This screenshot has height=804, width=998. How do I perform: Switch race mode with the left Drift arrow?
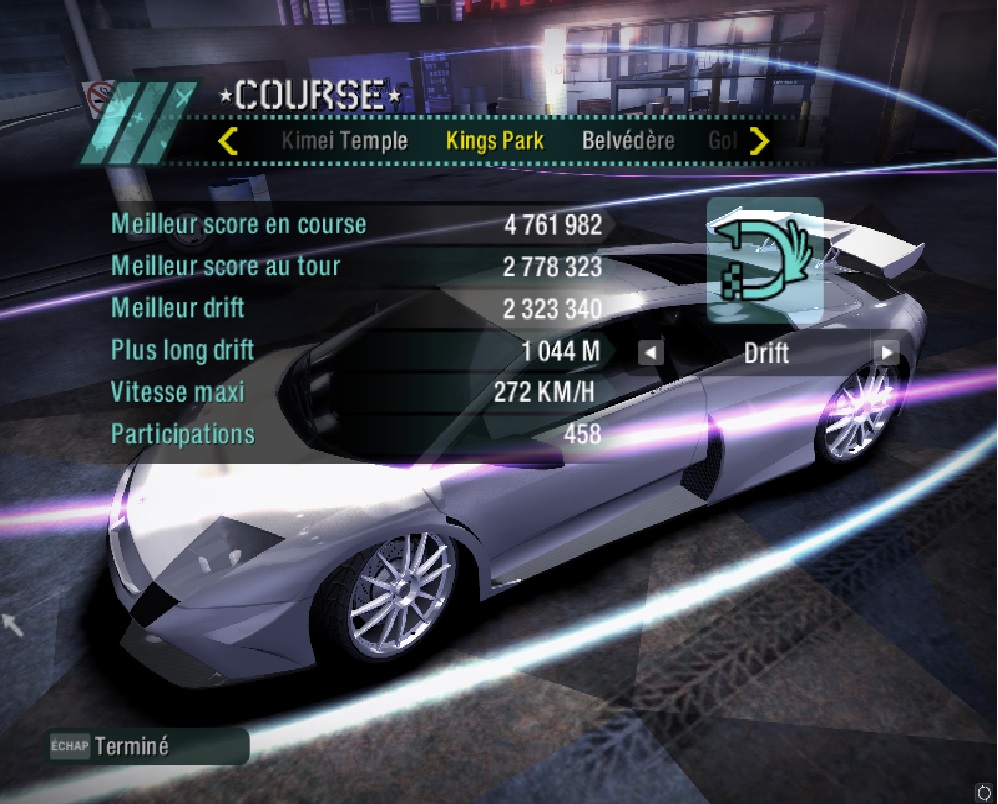click(x=651, y=352)
